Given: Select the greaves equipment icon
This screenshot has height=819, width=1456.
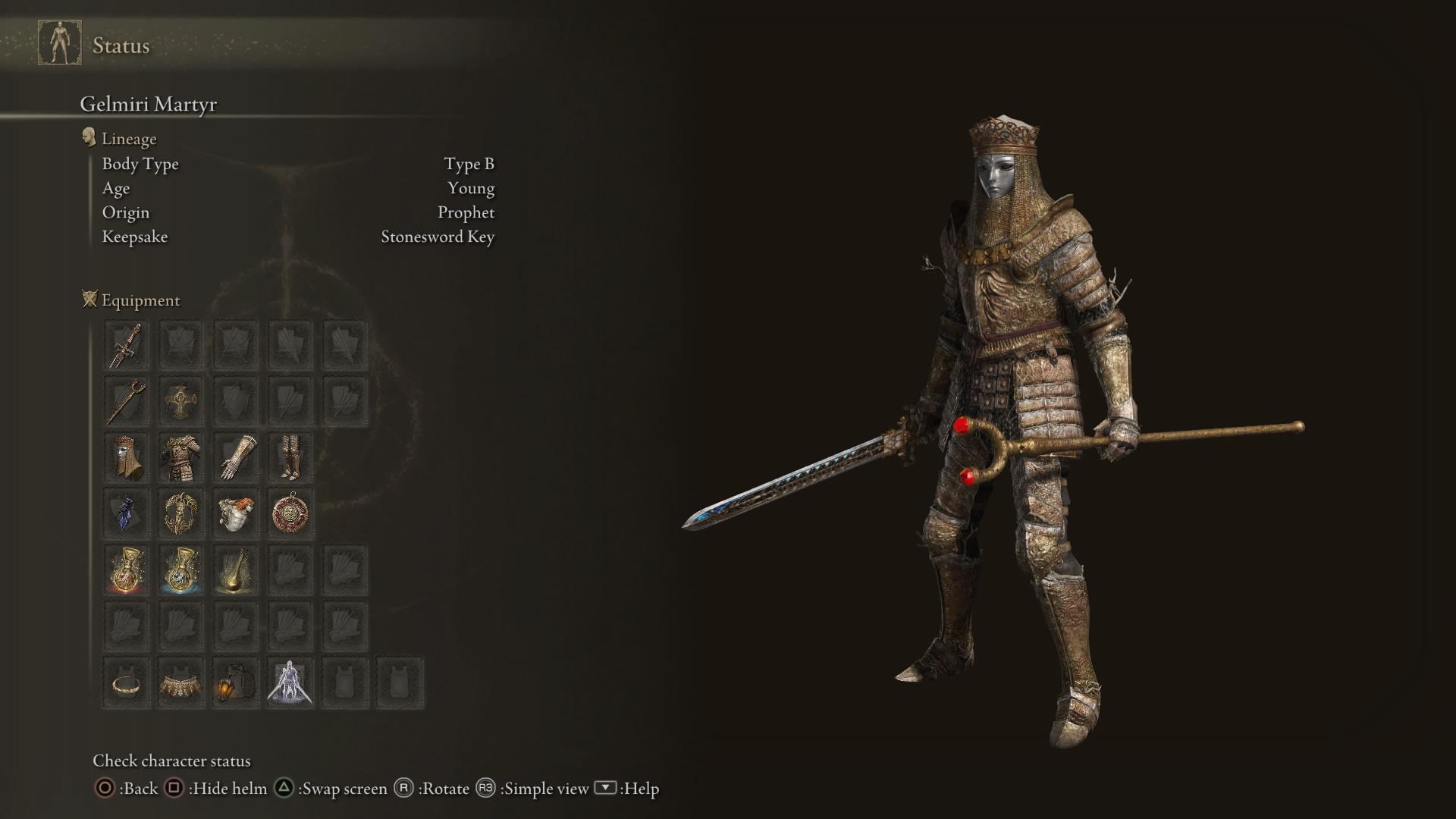Looking at the screenshot, I should (290, 457).
